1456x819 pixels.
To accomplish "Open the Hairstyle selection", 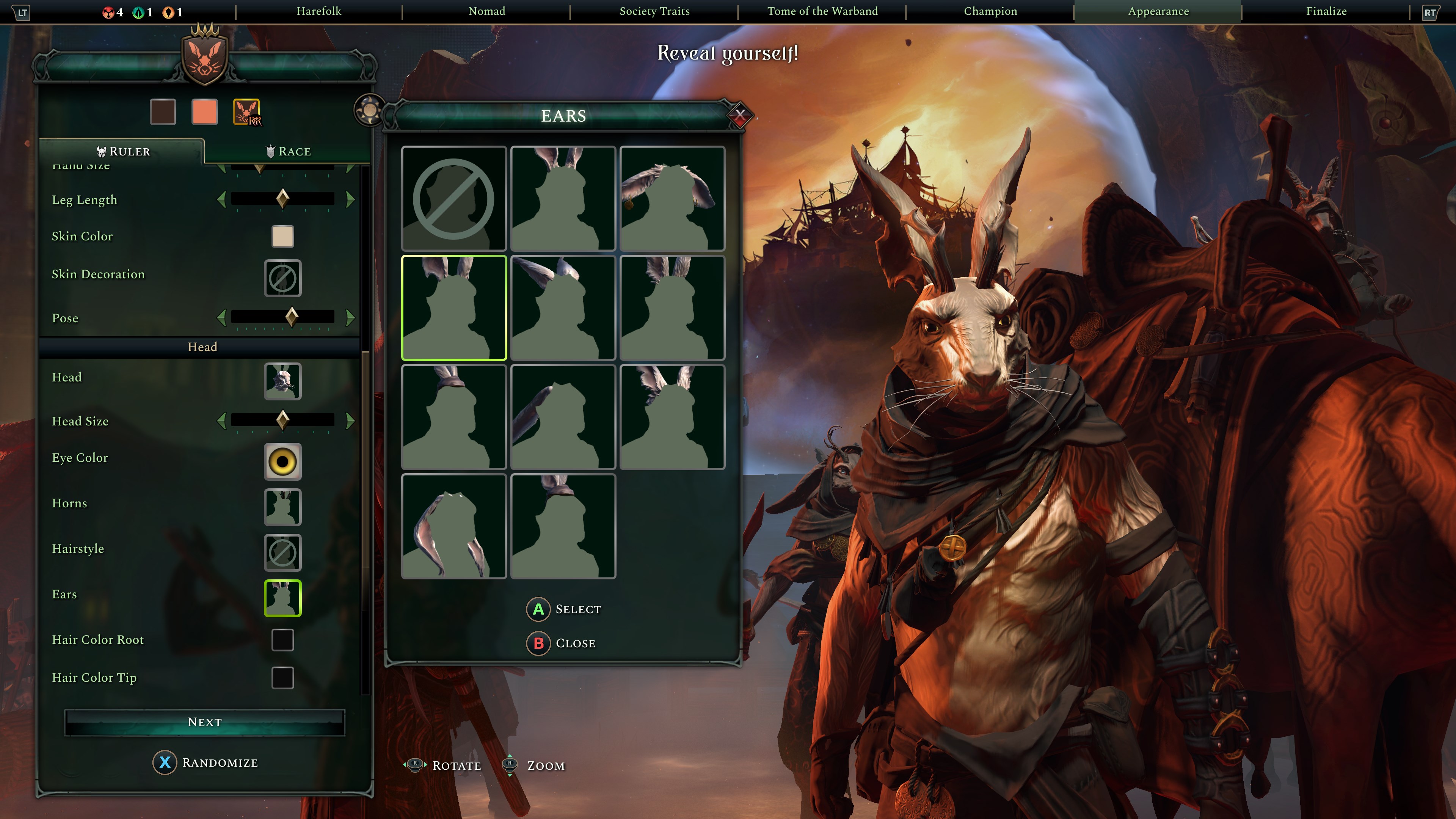I will pyautogui.click(x=282, y=552).
